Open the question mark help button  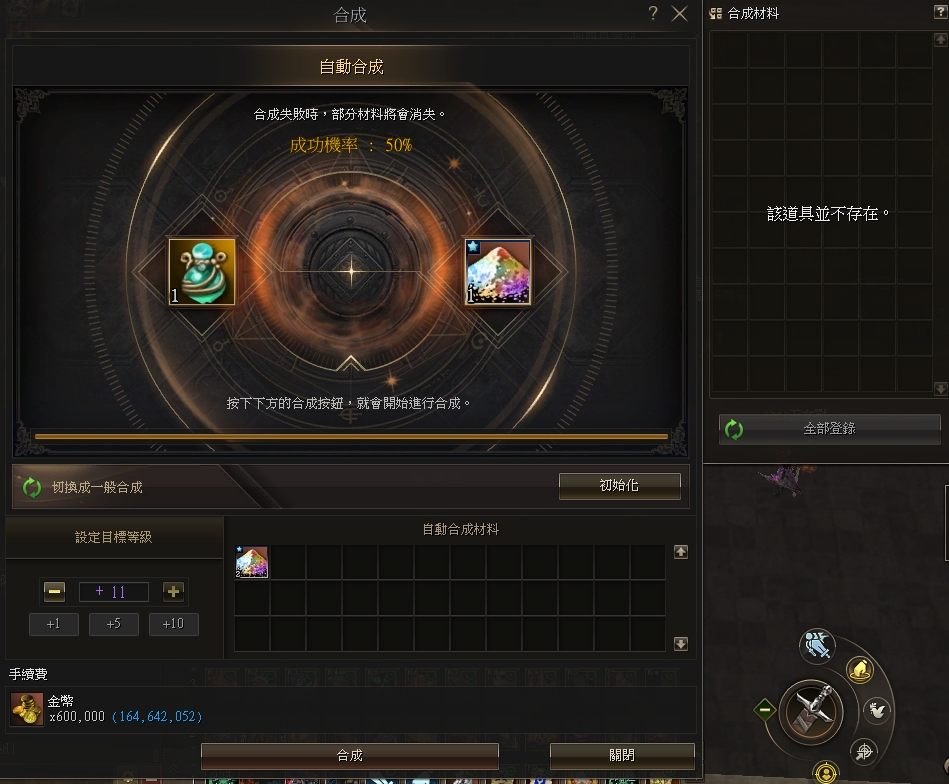click(x=653, y=14)
